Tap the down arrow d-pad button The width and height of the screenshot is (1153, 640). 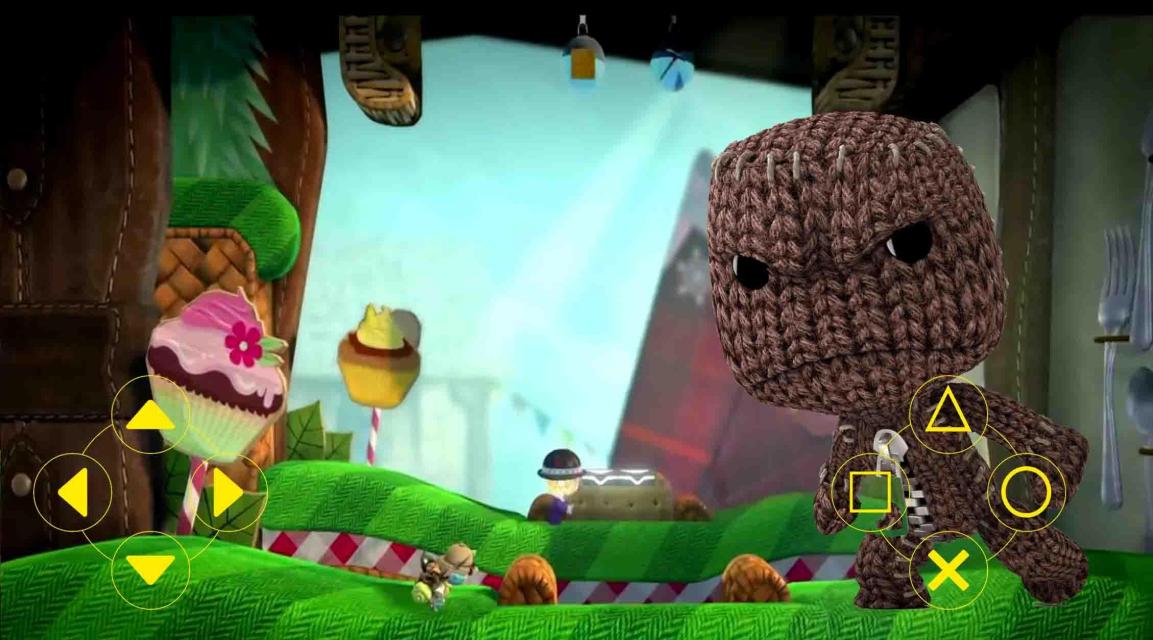pyautogui.click(x=150, y=570)
